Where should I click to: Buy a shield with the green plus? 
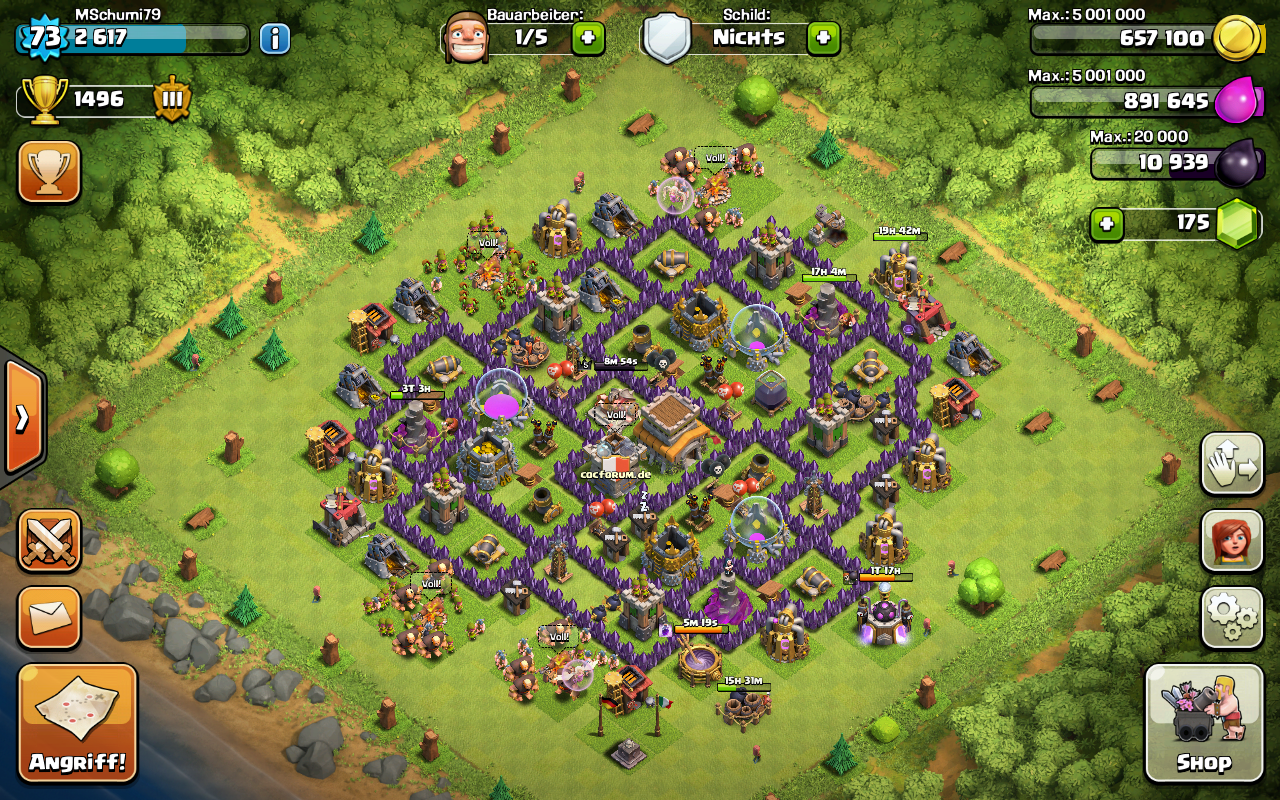pos(823,38)
